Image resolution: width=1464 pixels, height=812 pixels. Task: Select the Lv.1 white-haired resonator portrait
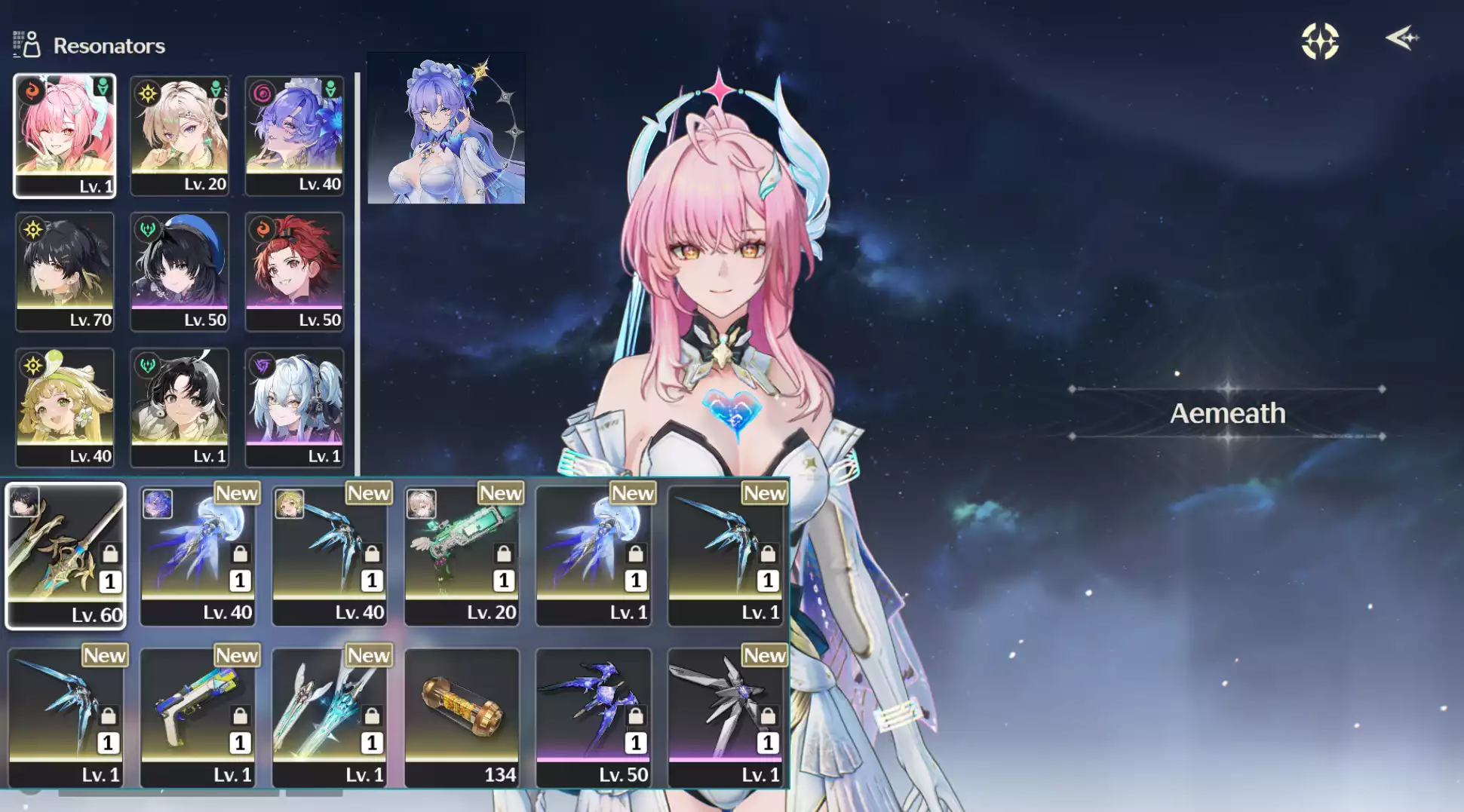tap(294, 407)
